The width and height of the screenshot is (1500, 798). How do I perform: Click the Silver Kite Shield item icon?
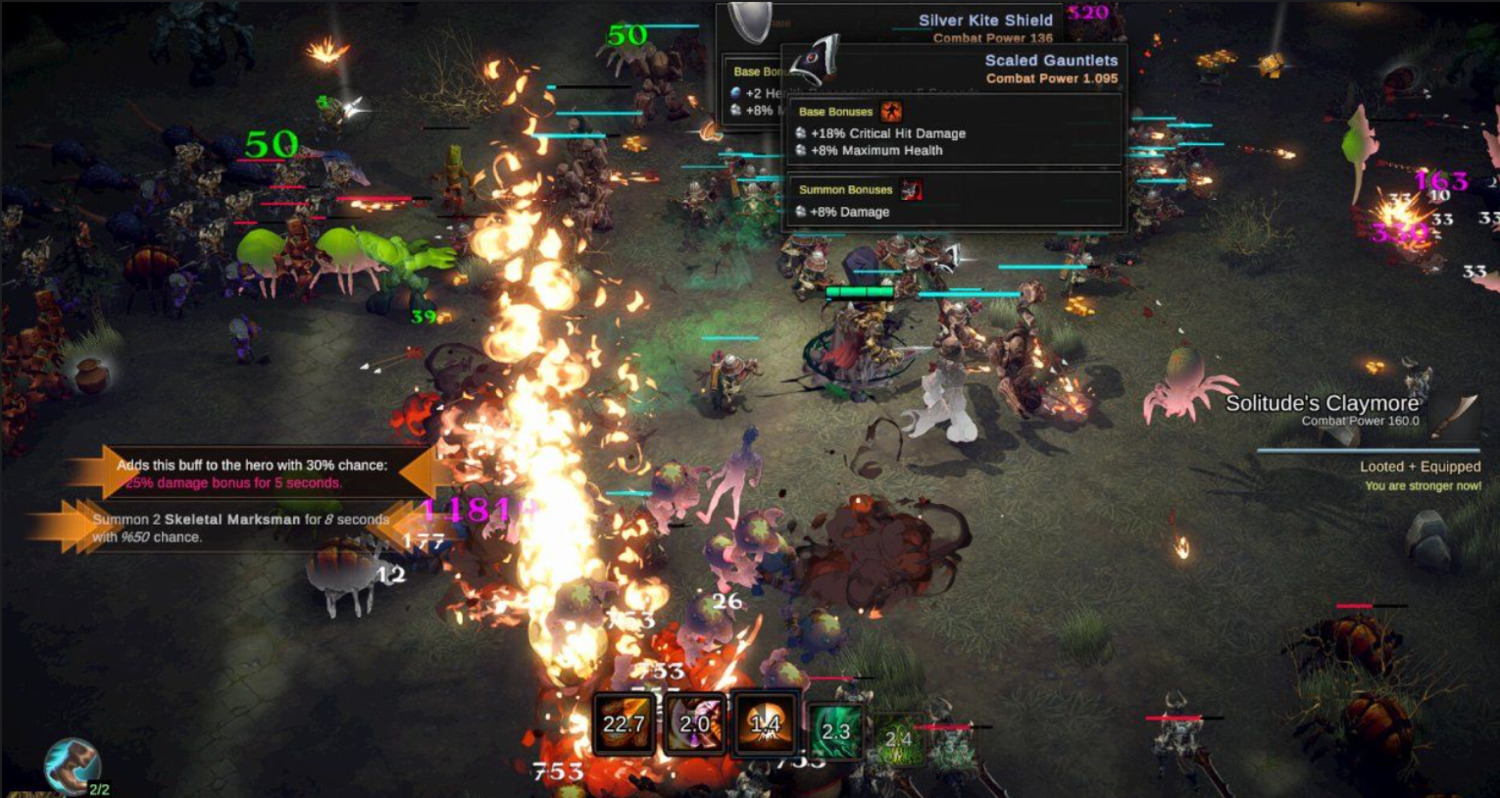tap(748, 20)
